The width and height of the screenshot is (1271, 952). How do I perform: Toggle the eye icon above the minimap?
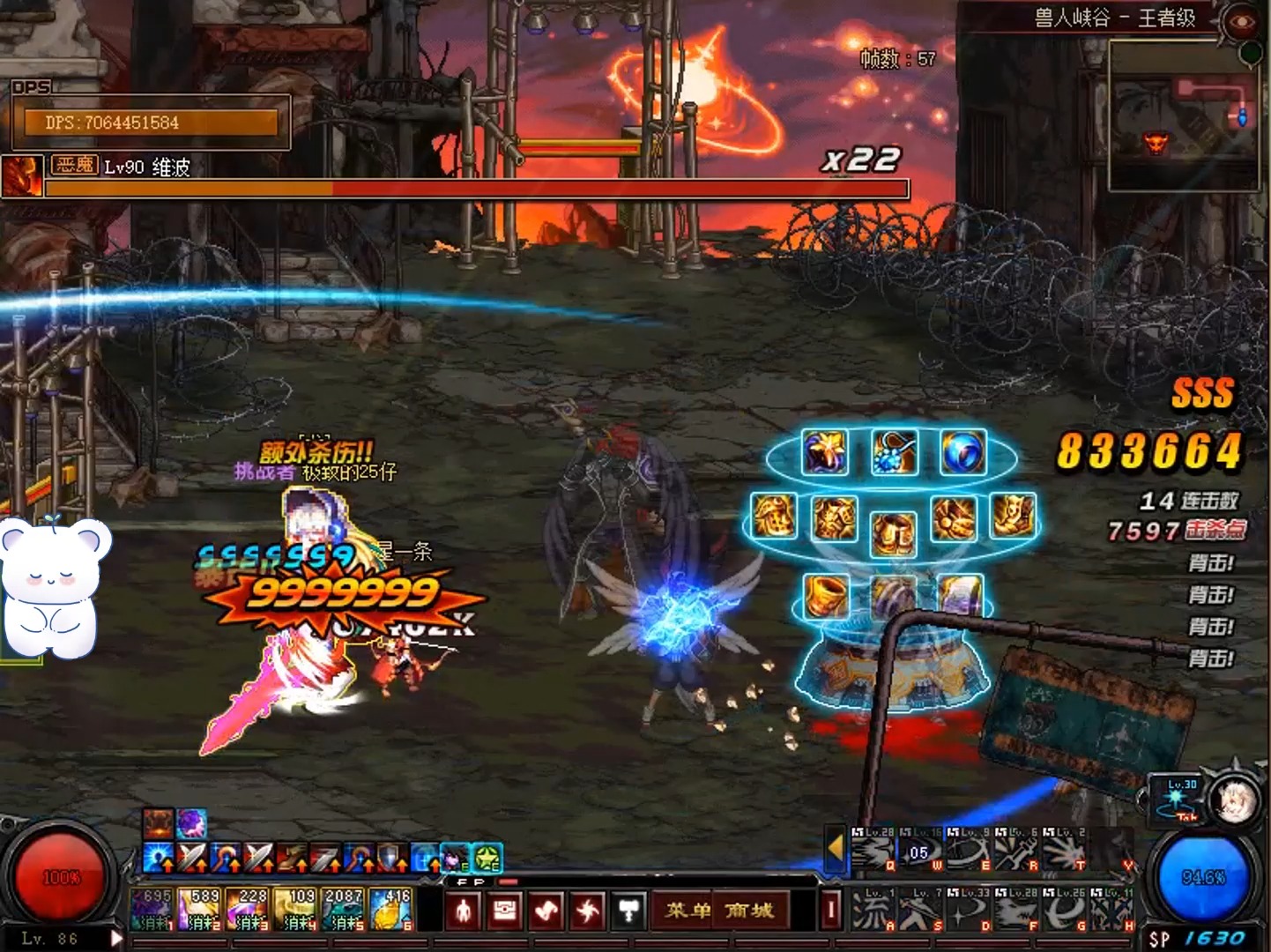pyautogui.click(x=1242, y=22)
